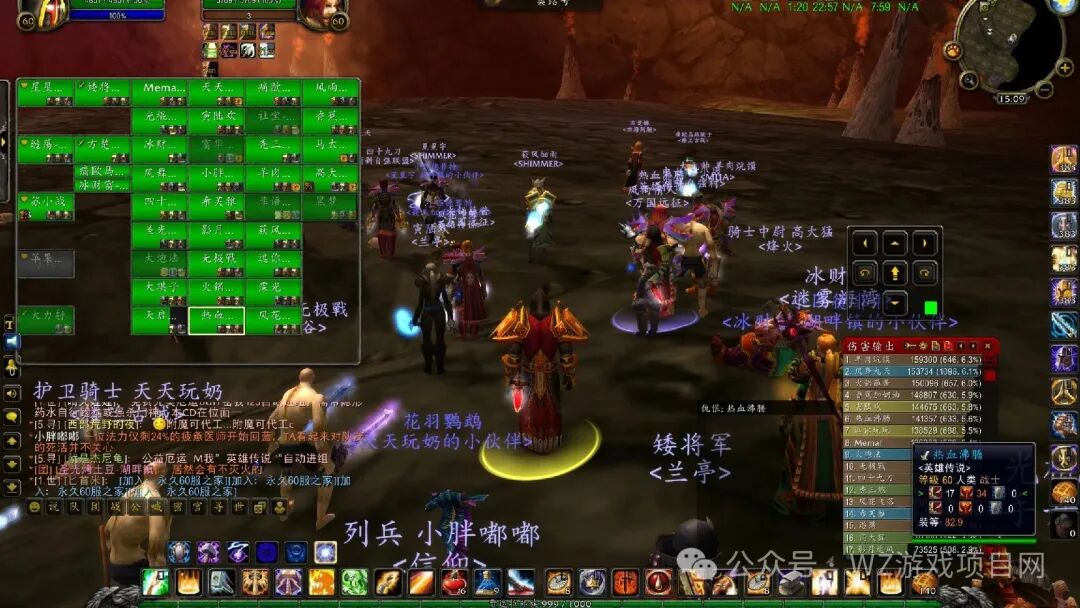Use the red health potion hotbar slot
The width and height of the screenshot is (1080, 608).
(x=454, y=582)
